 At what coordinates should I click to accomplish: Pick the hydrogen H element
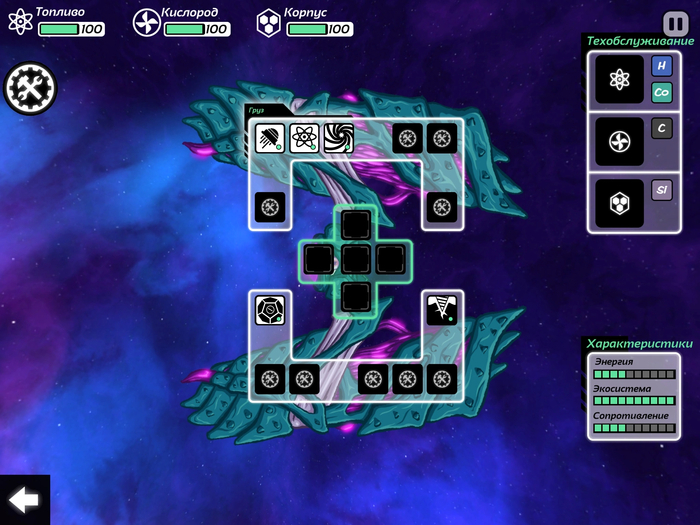(661, 66)
